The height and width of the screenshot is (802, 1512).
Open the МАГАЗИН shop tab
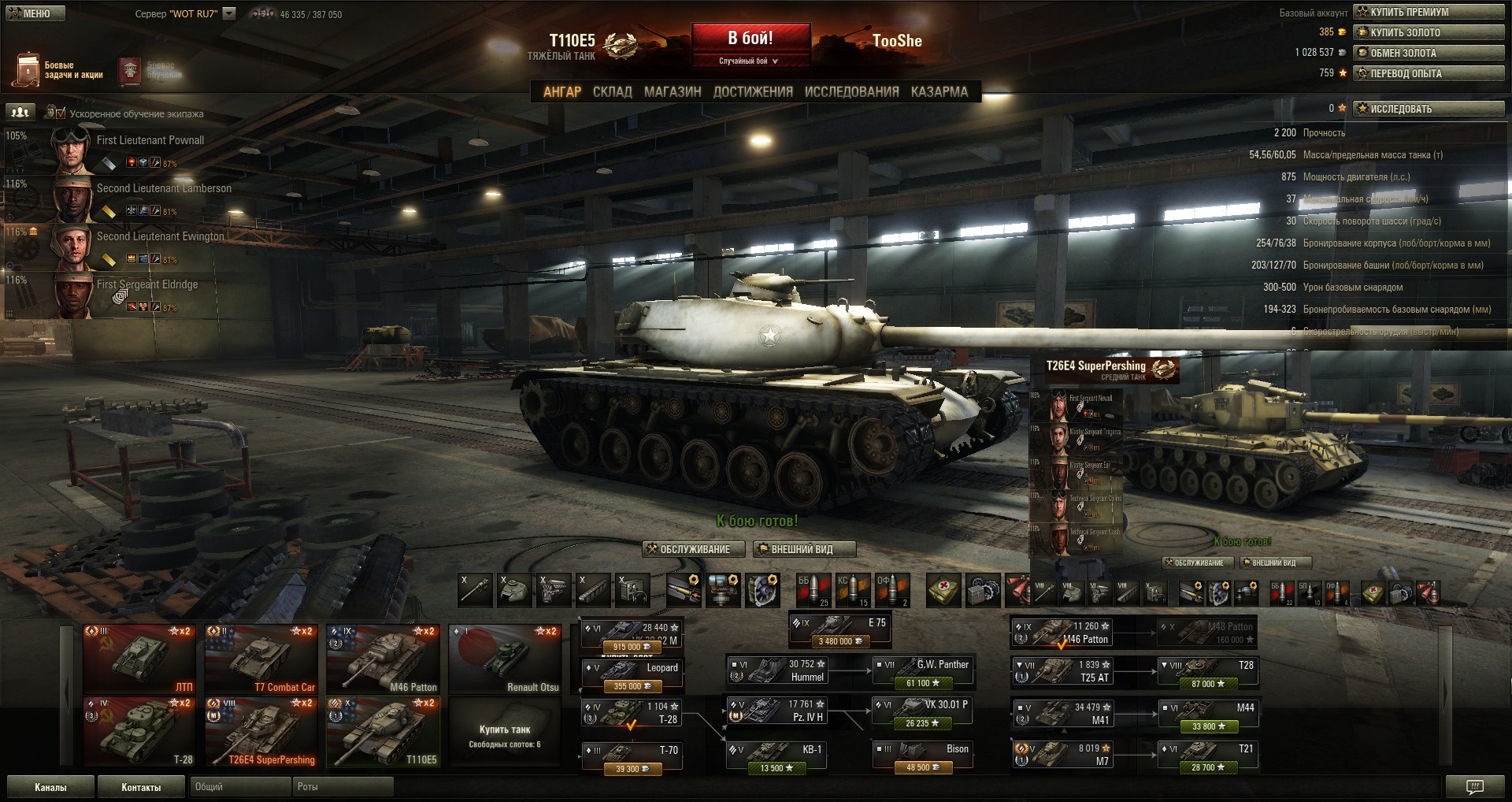(673, 92)
